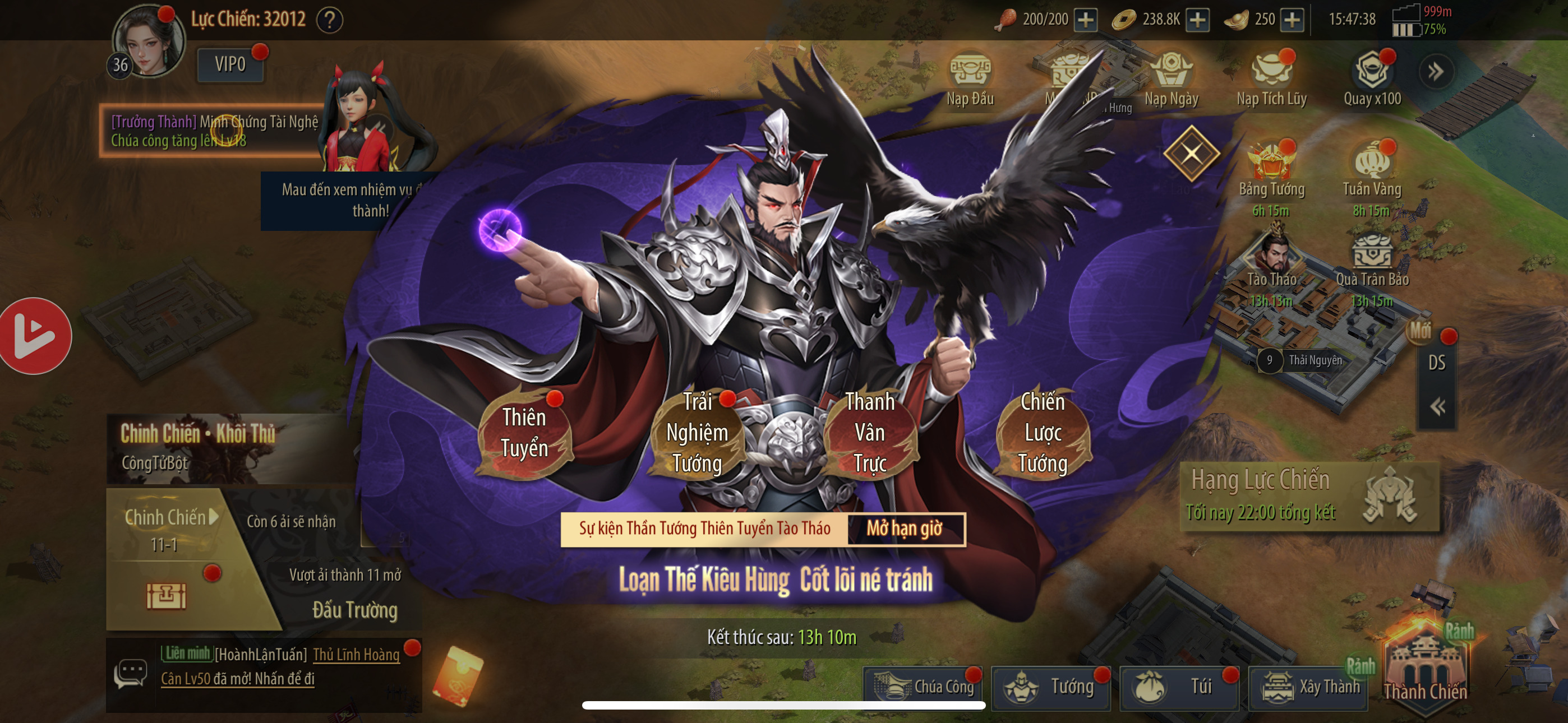Open Thanh Vân Trực

point(869,433)
